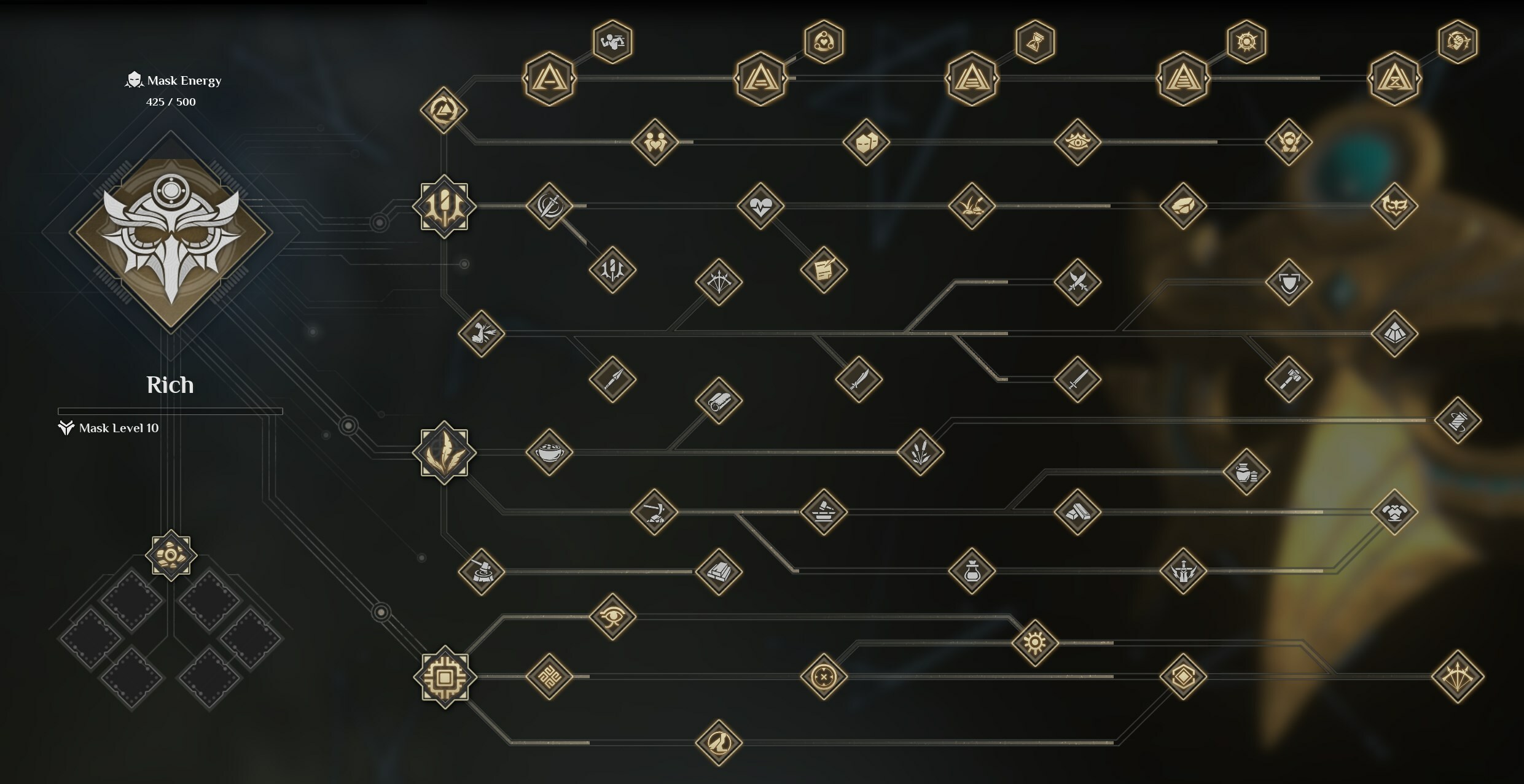Click the gem socket node above the empty slots
This screenshot has height=784, width=1524.
click(171, 556)
